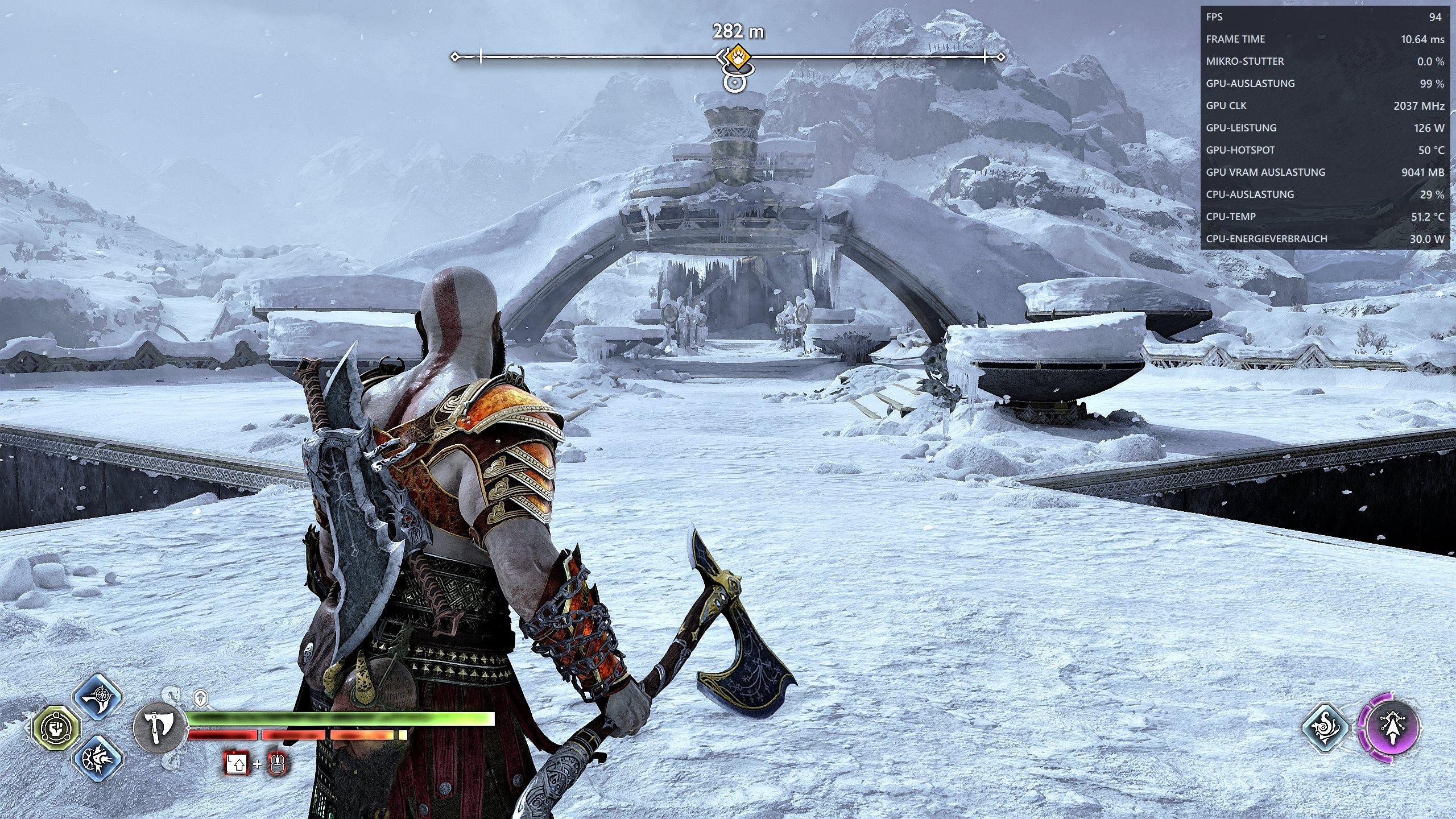This screenshot has height=819, width=1456.
Task: Click the small shield arrow icon above health
Action: (x=200, y=698)
